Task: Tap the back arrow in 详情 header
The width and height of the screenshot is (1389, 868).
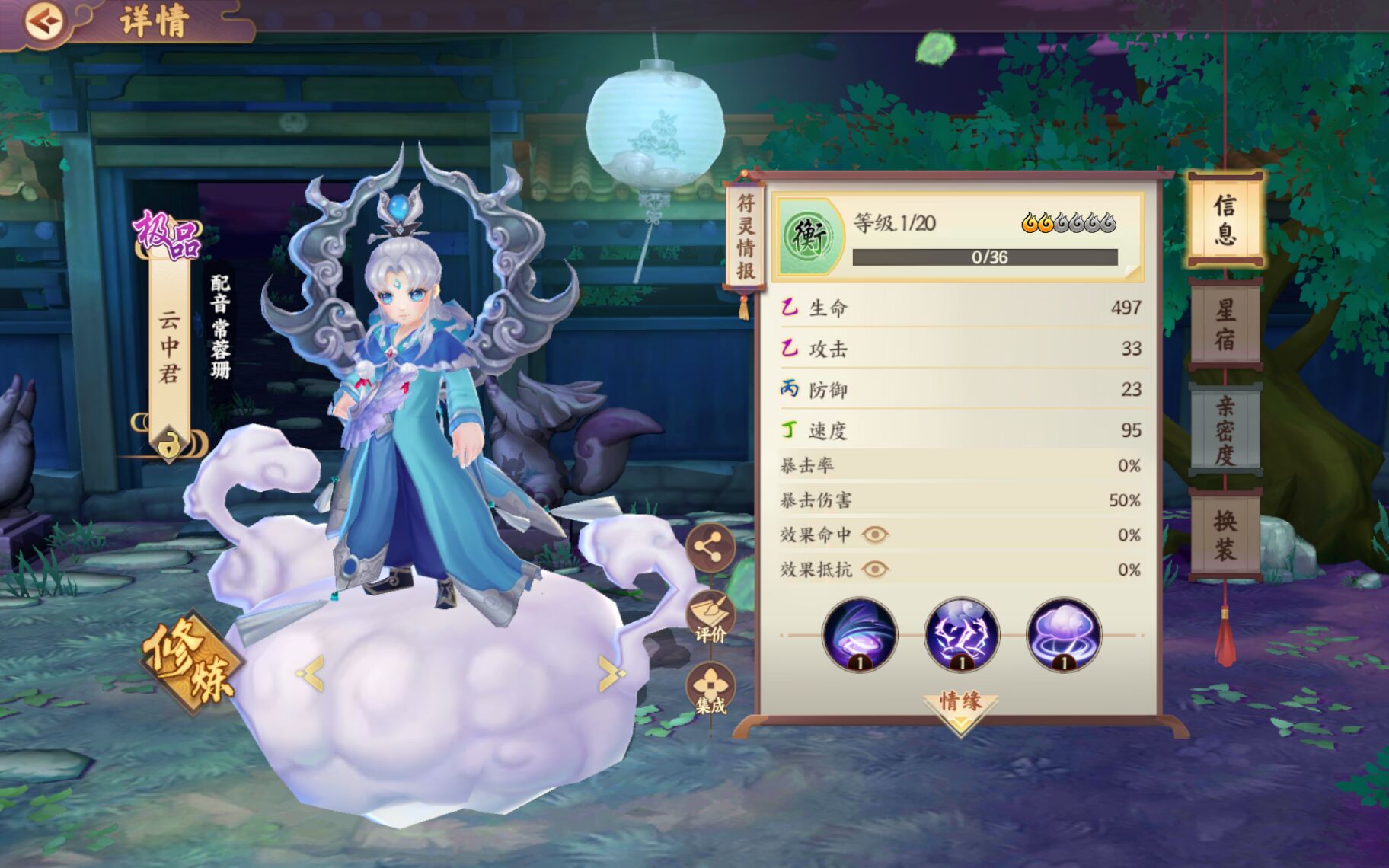Action: pos(46,21)
